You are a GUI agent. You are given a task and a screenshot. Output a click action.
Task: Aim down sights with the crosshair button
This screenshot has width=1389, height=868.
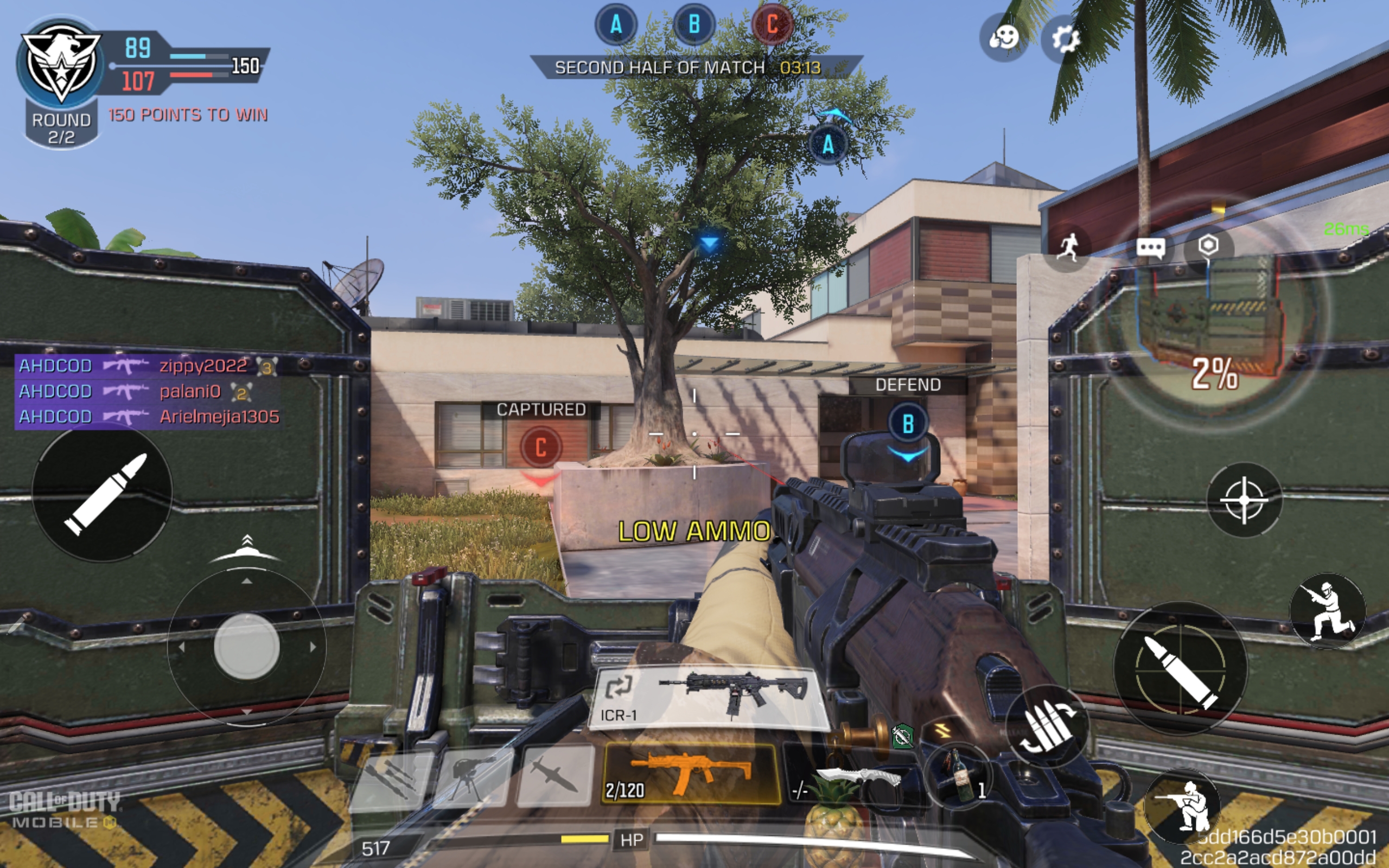click(1244, 500)
